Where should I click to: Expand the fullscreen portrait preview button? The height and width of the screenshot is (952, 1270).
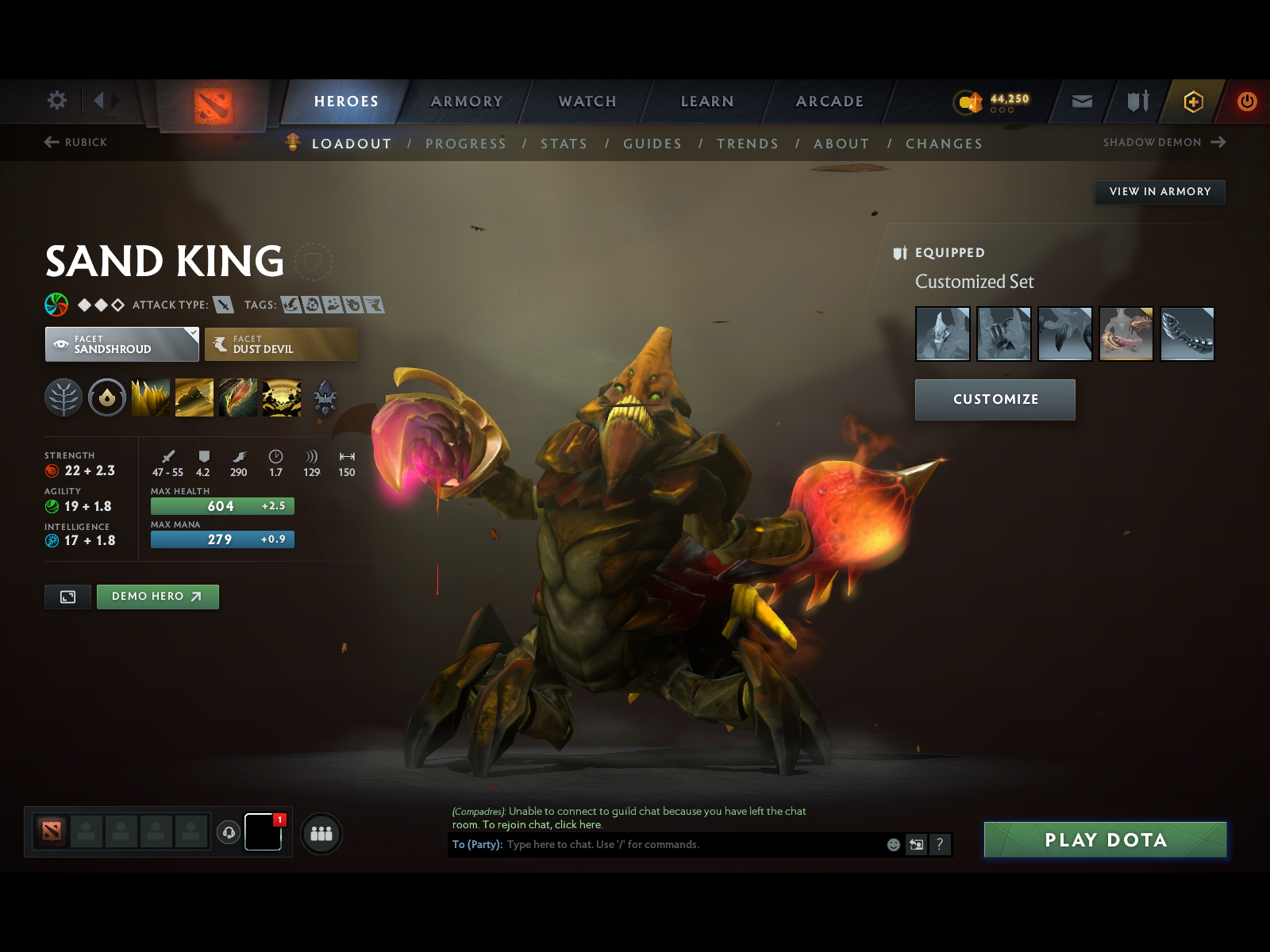(67, 597)
